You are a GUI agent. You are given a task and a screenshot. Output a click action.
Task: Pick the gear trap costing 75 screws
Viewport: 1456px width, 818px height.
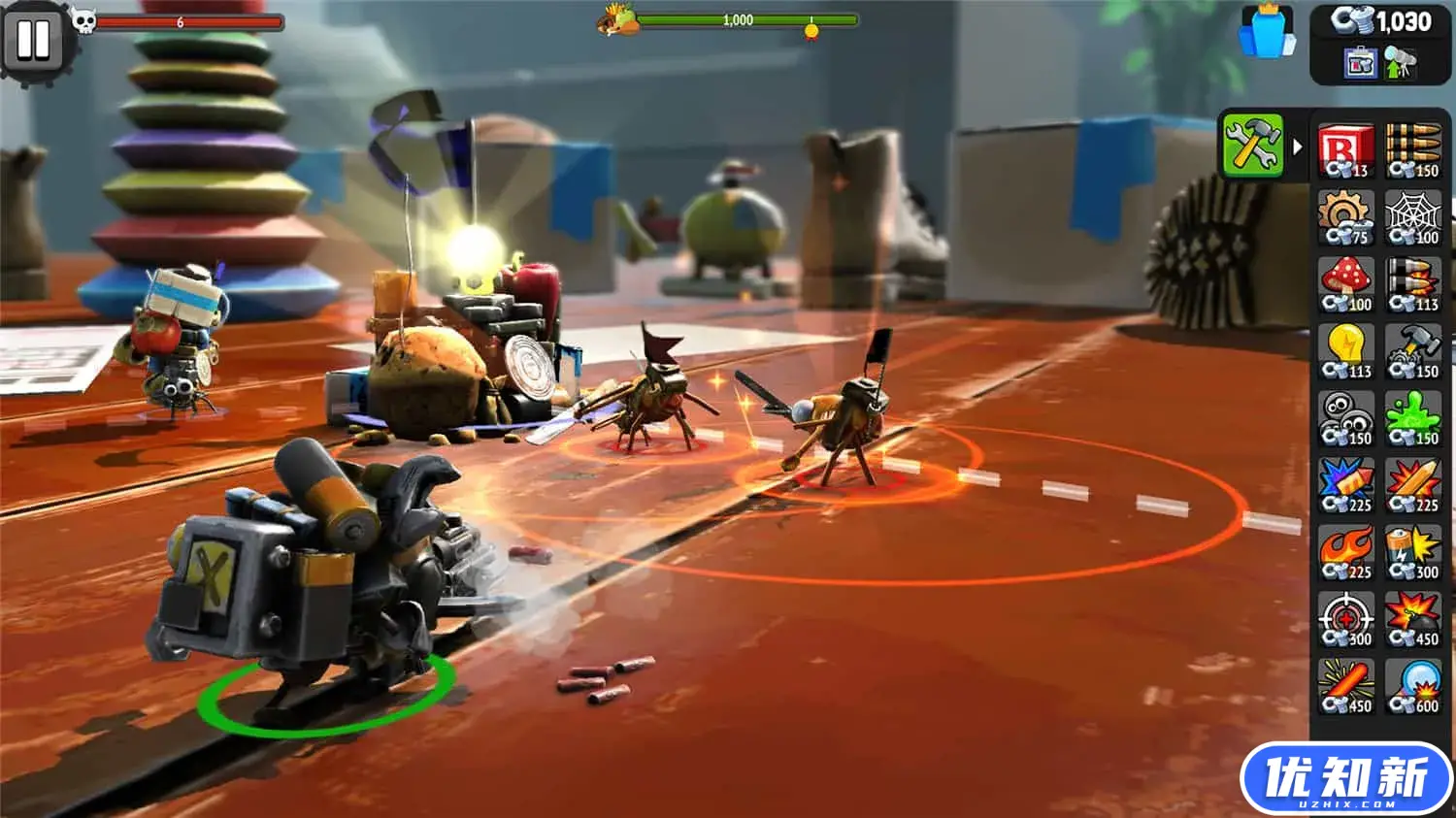pyautogui.click(x=1347, y=218)
